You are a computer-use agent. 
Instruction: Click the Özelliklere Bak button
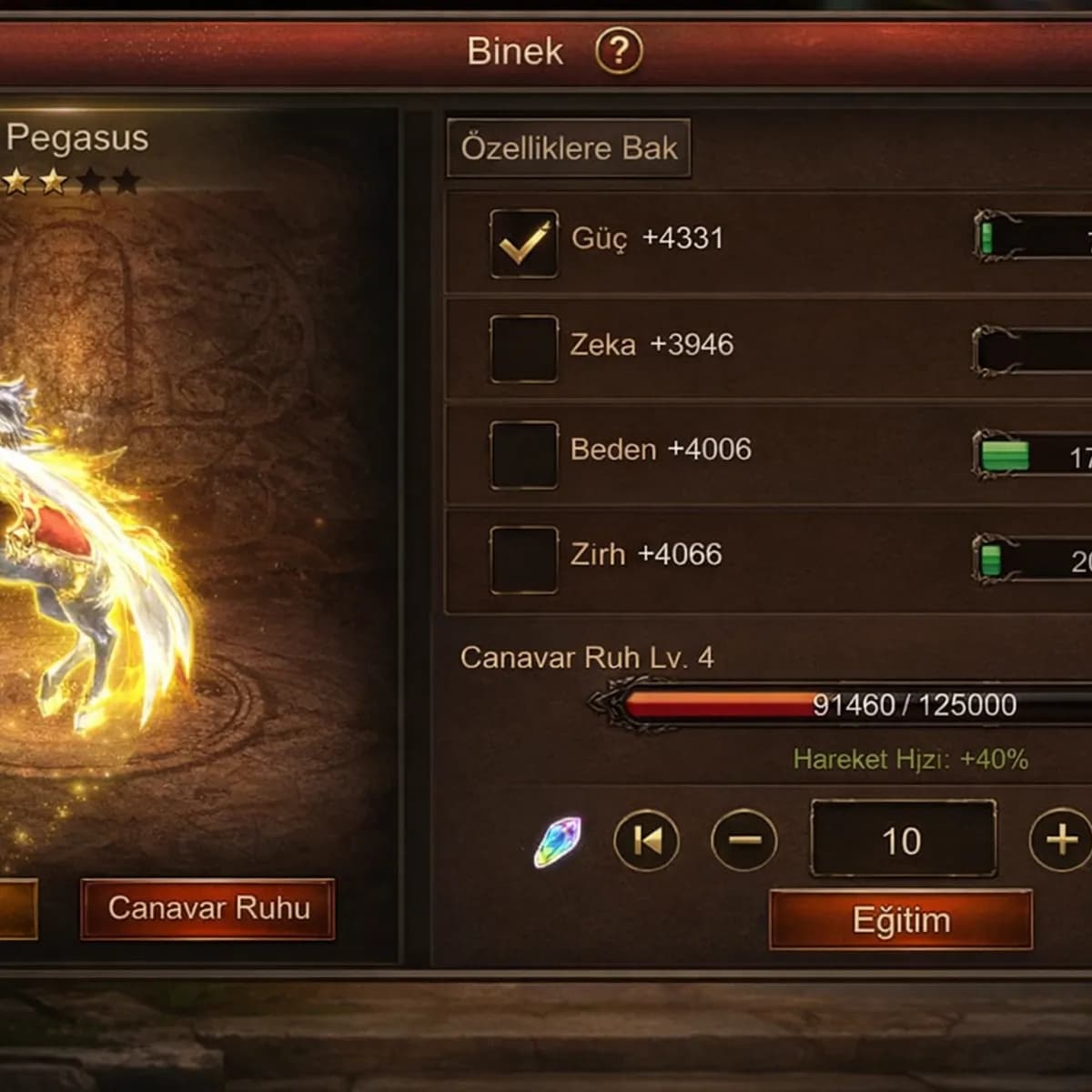click(569, 148)
